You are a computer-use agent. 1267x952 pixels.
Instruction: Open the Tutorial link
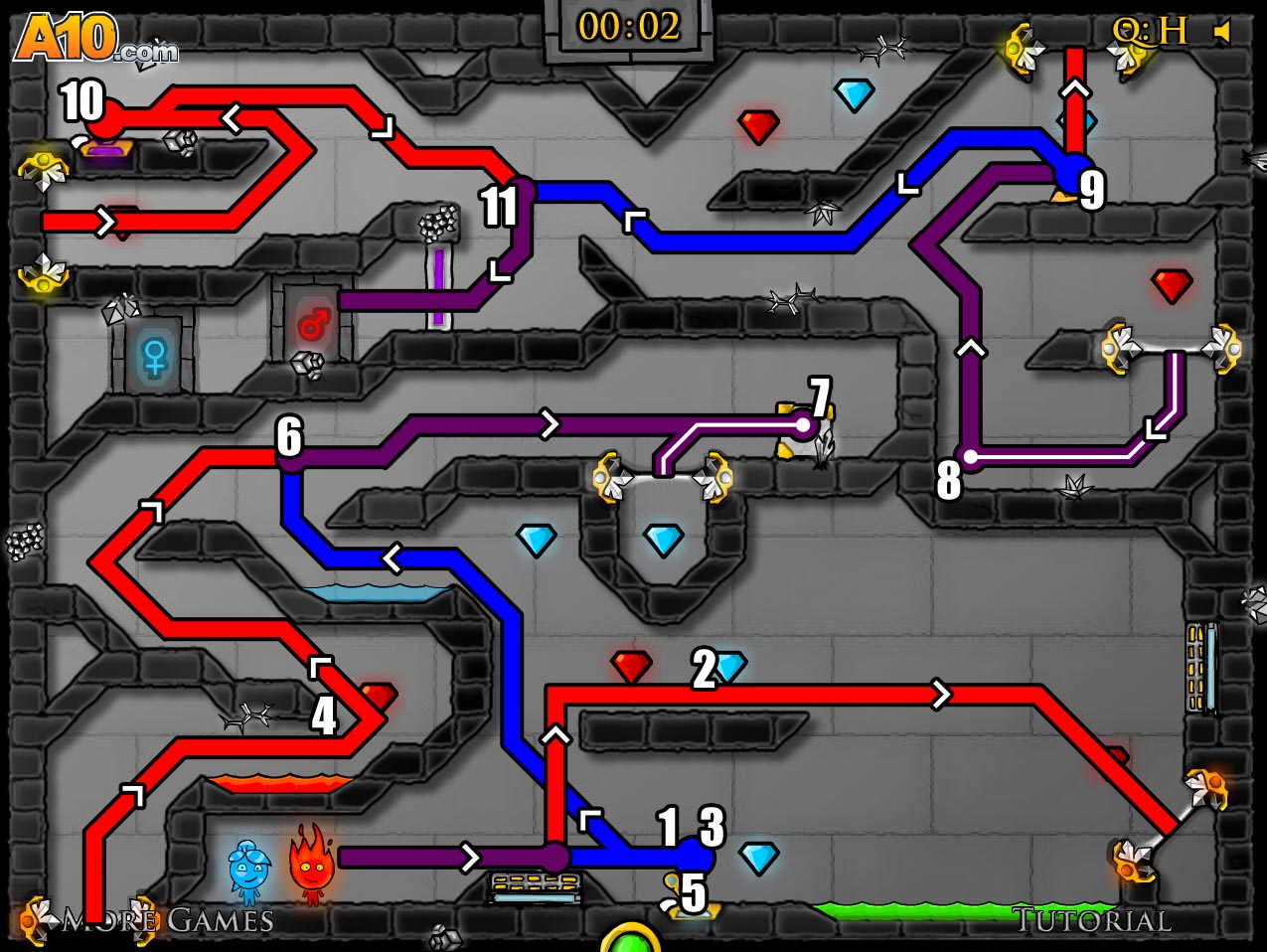coord(1091,920)
